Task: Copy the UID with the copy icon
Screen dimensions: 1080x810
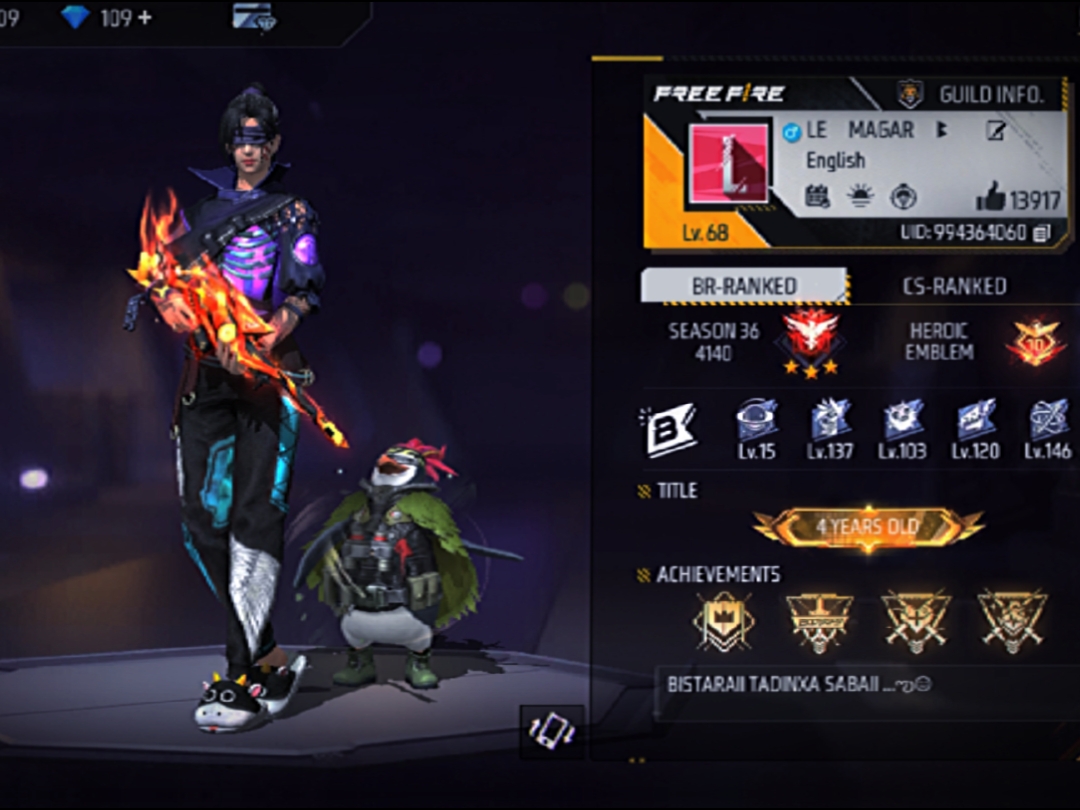Action: pyautogui.click(x=1043, y=232)
